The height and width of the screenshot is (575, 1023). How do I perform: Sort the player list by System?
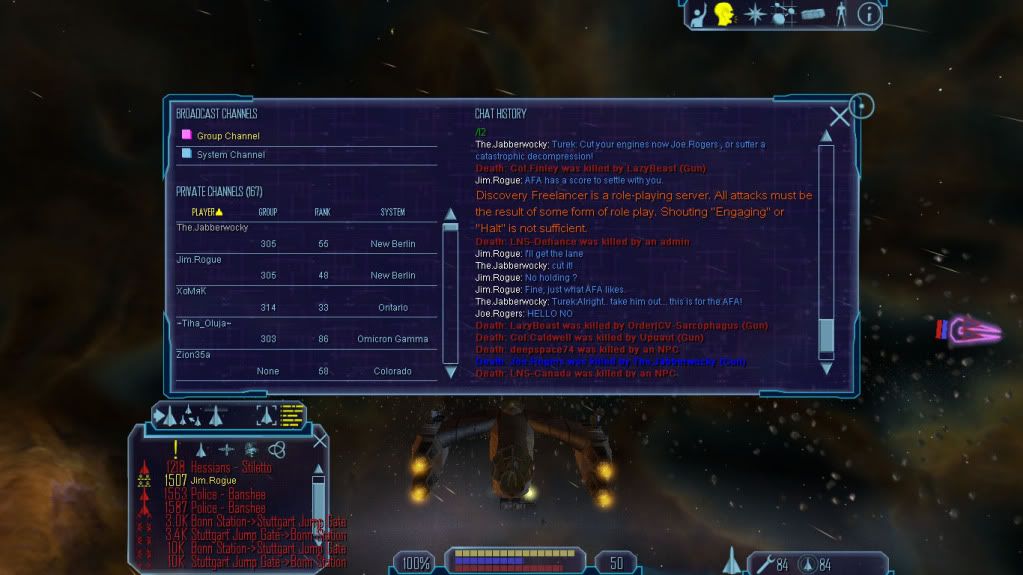click(393, 212)
